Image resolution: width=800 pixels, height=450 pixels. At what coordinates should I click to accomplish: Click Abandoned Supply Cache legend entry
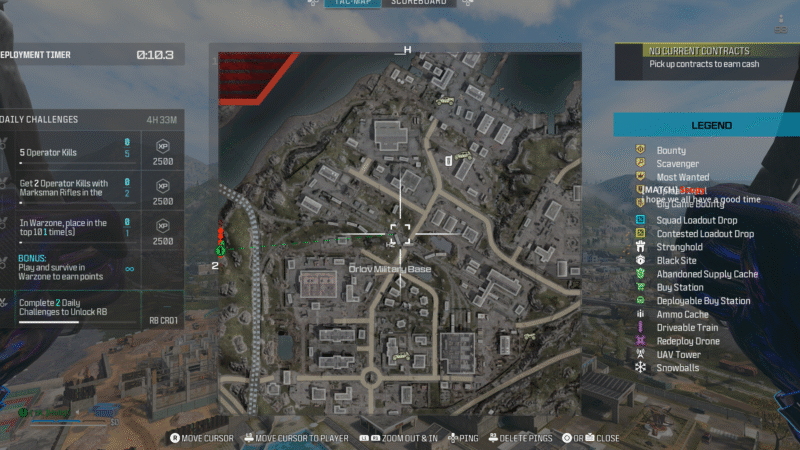click(x=707, y=274)
